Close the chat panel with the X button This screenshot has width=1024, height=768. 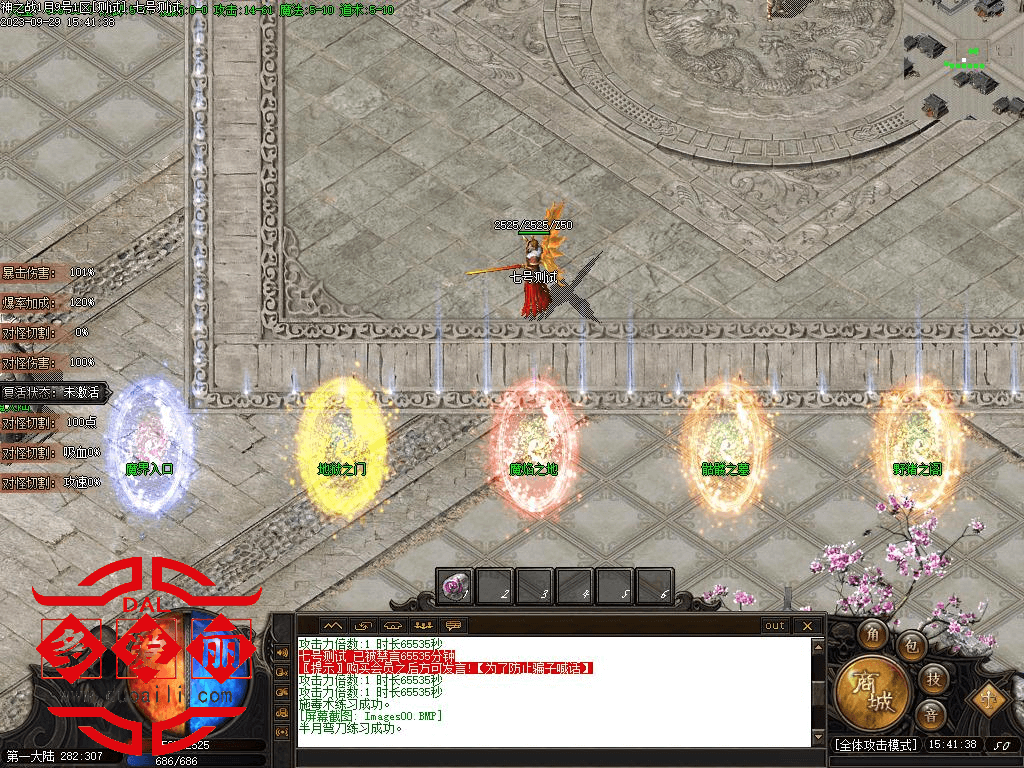click(807, 626)
